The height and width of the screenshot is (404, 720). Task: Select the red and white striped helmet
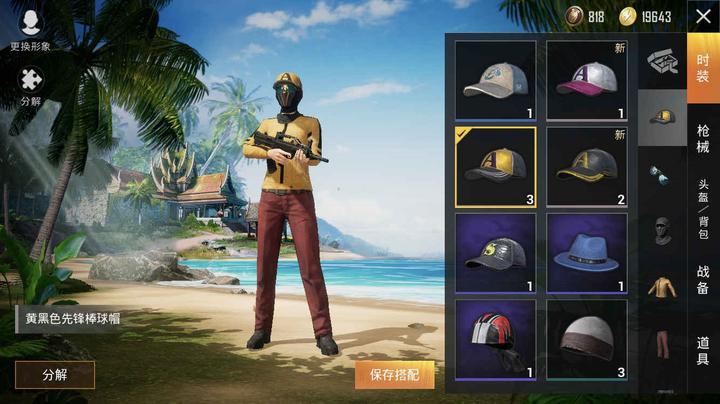[x=495, y=340]
